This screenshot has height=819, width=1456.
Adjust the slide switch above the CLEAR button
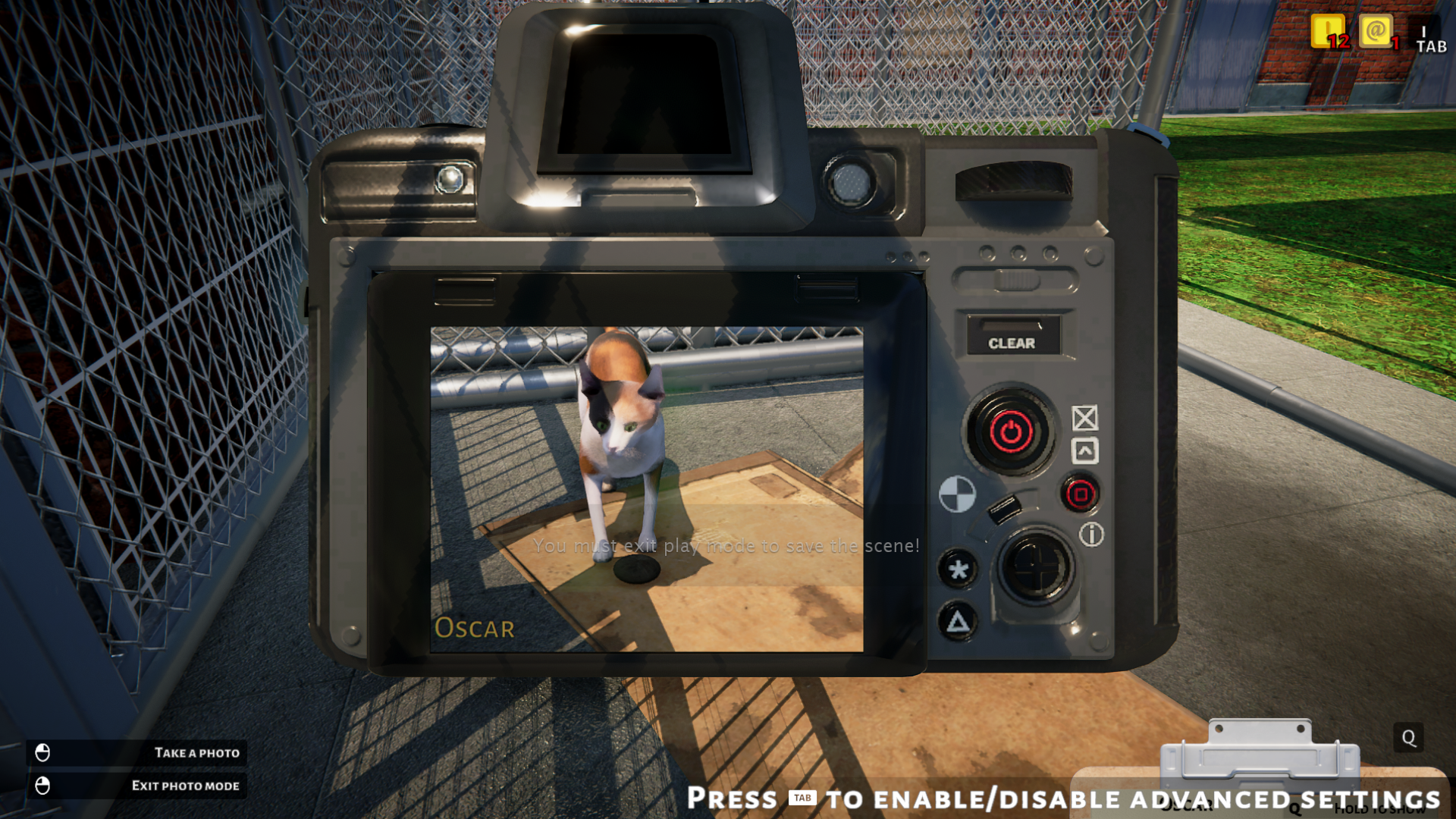[1016, 281]
